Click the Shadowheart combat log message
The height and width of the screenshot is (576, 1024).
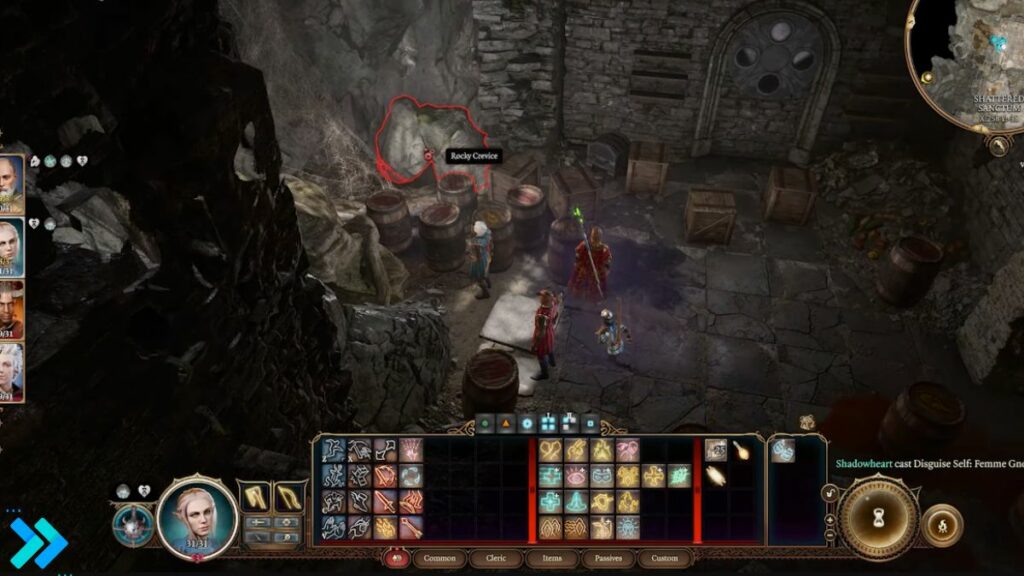pos(925,463)
